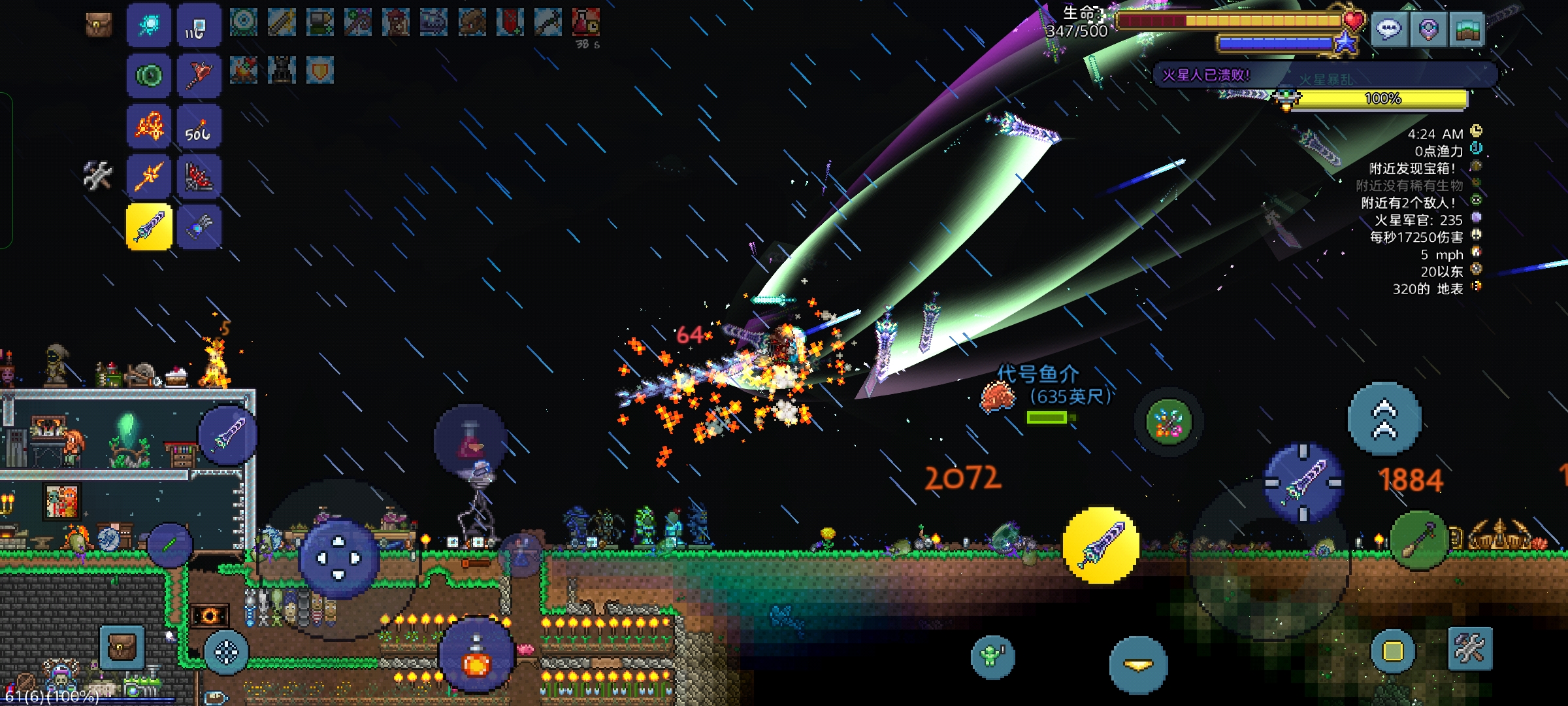Screen dimensions: 1568x706
Task: Select the torch stack of 506
Action: point(199,127)
